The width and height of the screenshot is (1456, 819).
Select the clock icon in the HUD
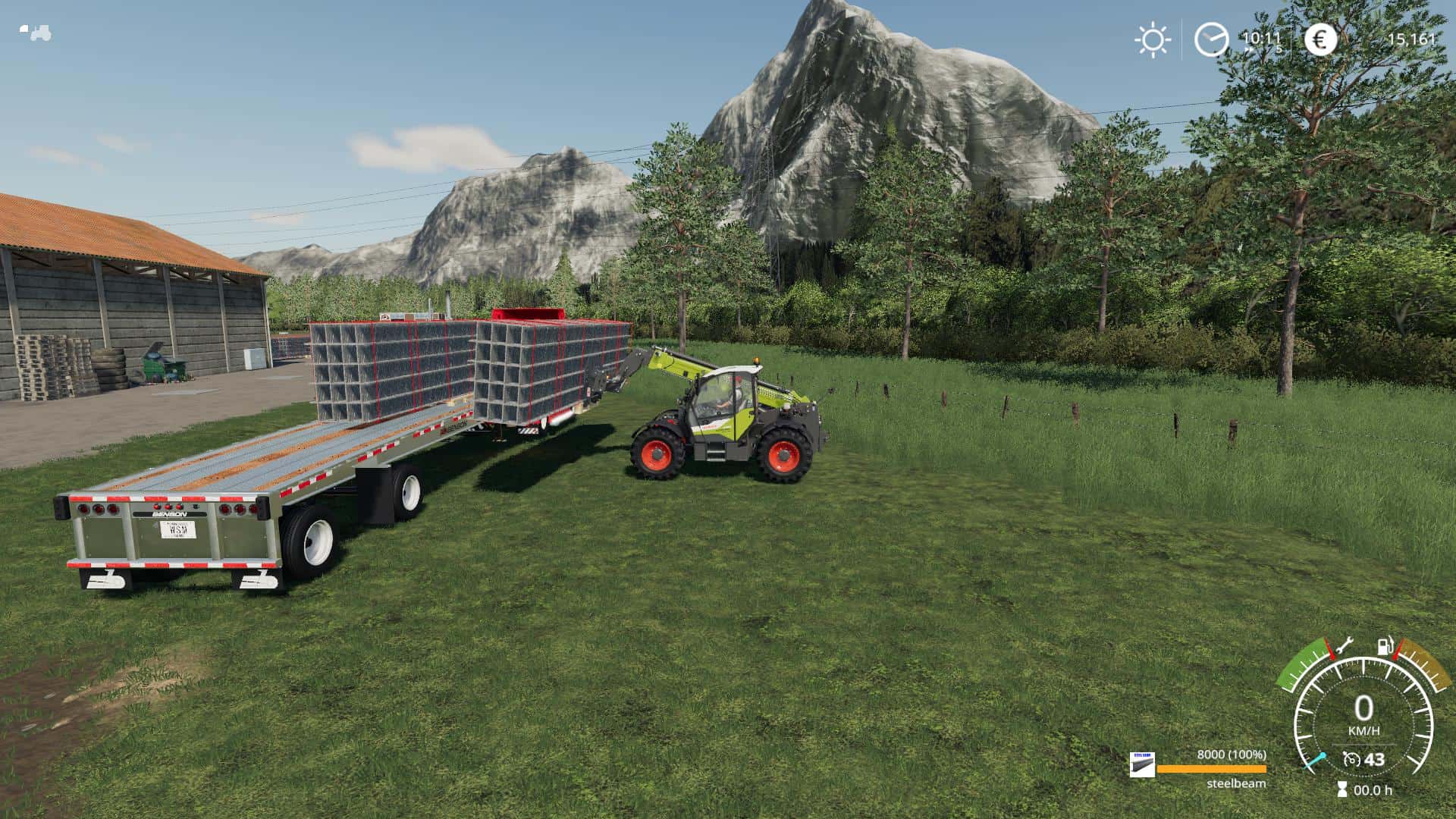pyautogui.click(x=1211, y=39)
